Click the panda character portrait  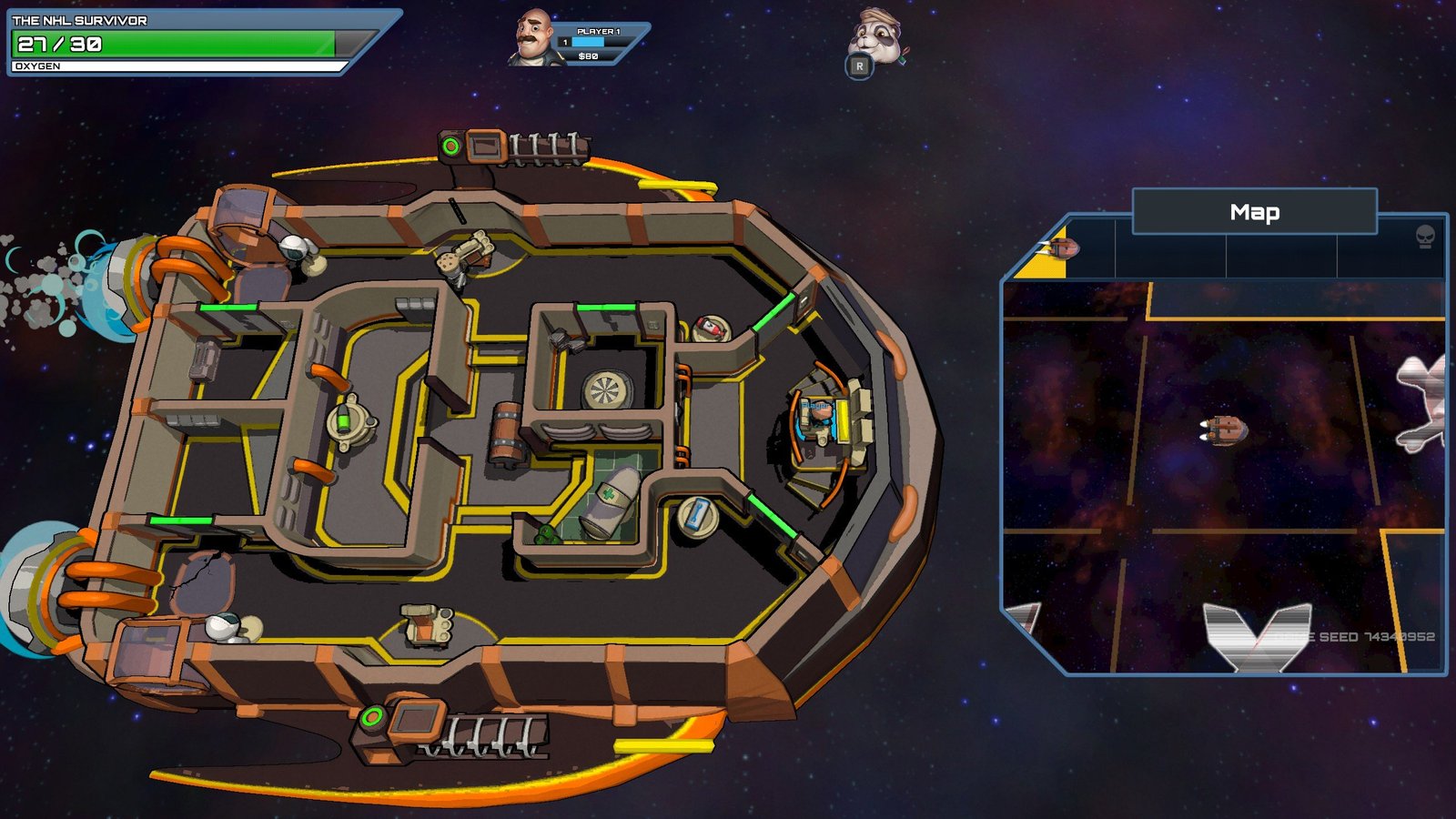[875, 36]
